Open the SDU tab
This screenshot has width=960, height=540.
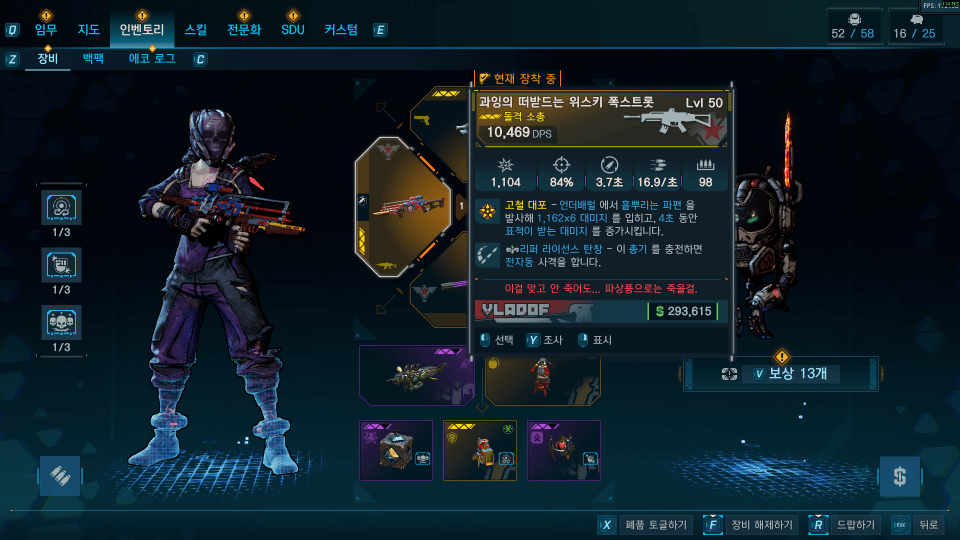pos(292,30)
